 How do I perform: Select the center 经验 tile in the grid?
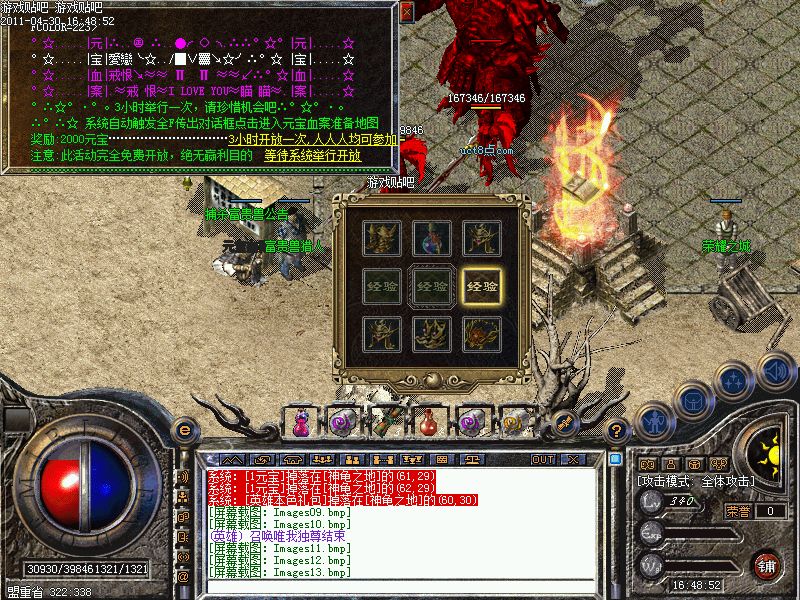(x=432, y=285)
